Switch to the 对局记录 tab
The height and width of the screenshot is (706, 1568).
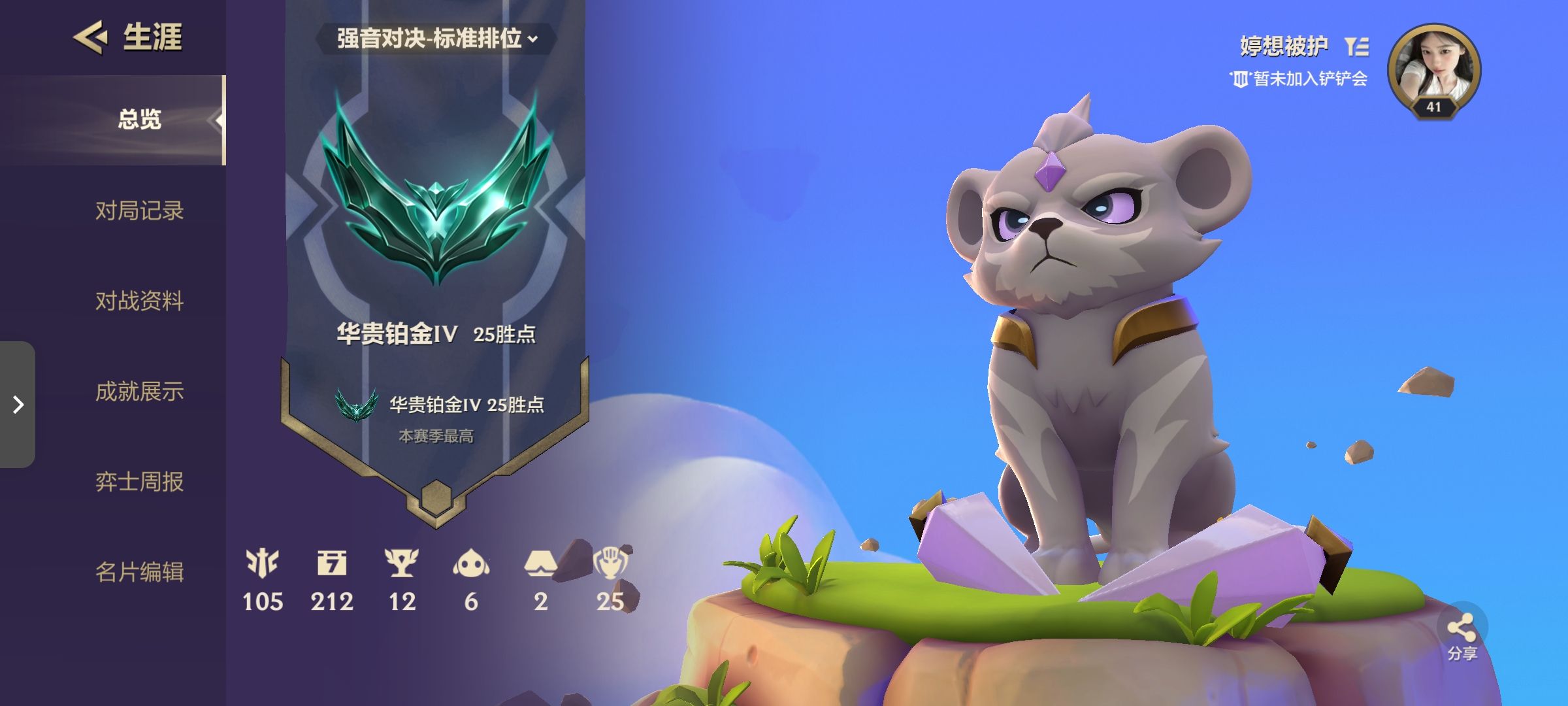tap(141, 210)
